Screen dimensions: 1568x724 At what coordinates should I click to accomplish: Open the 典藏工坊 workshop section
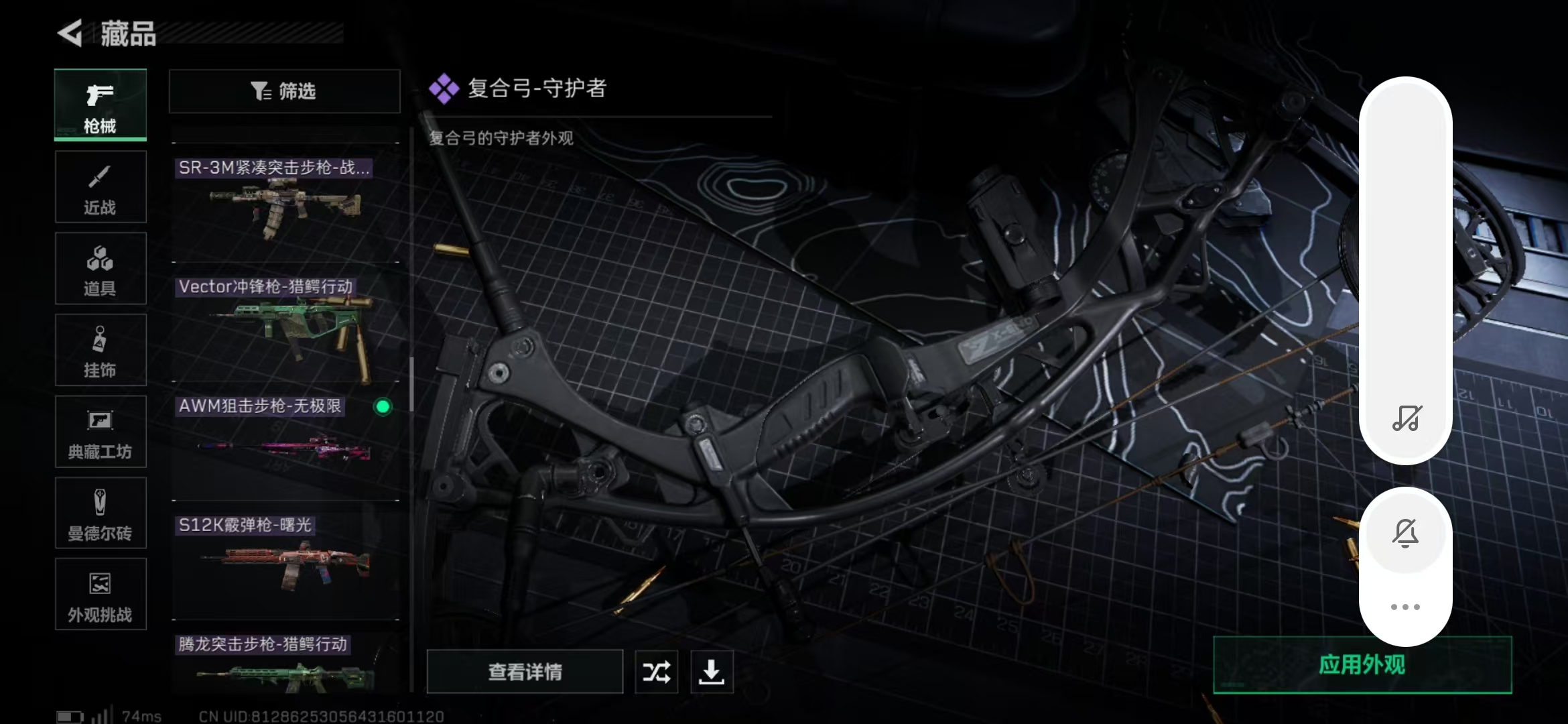[x=100, y=432]
